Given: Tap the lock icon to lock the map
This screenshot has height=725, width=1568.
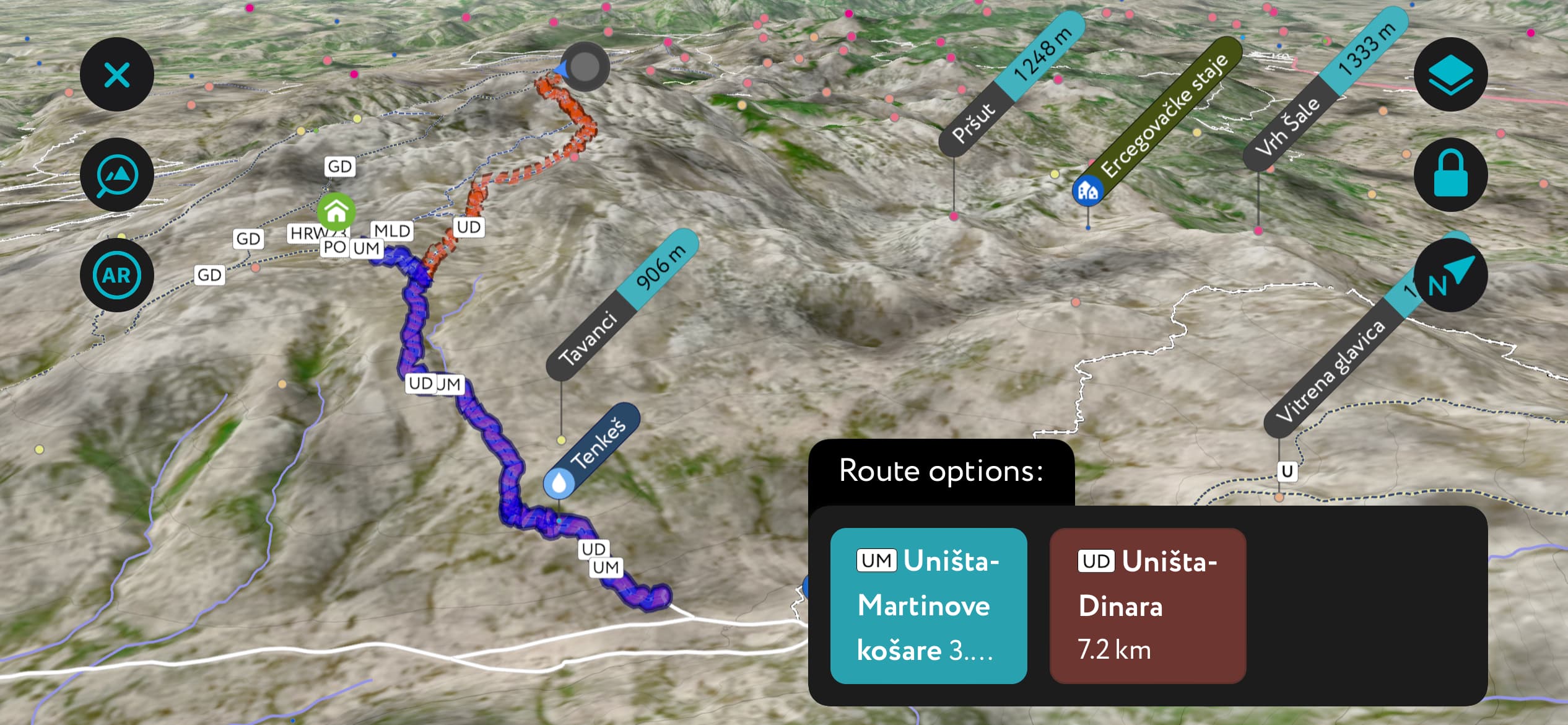Looking at the screenshot, I should coord(1452,174).
